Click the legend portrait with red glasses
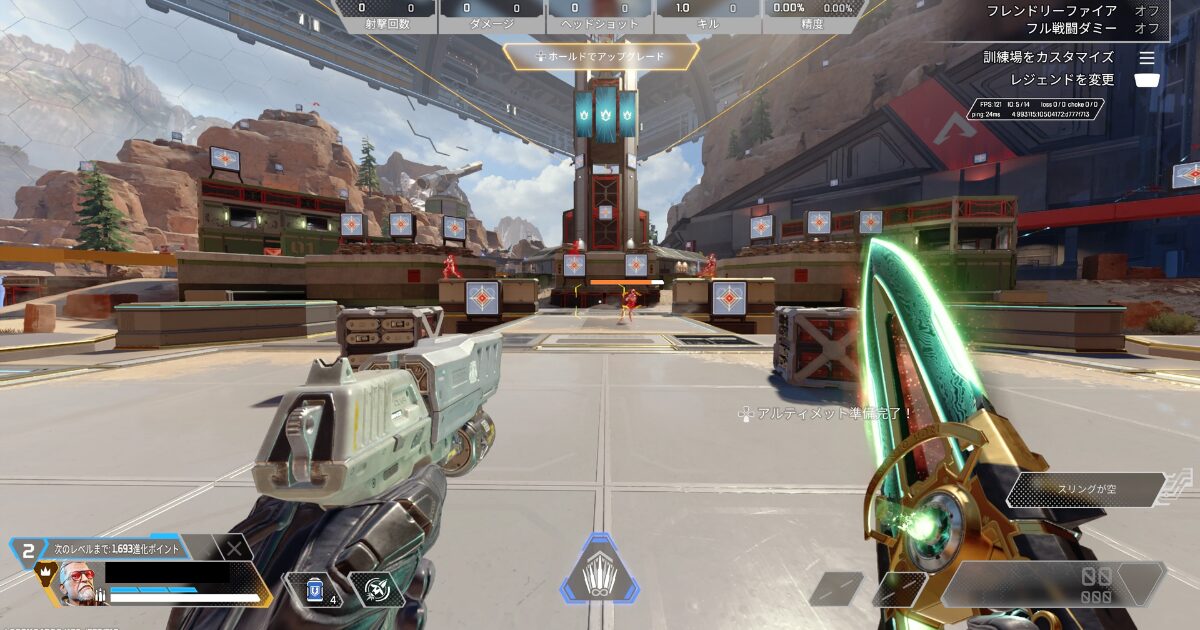Viewport: 1200px width, 630px height. point(76,583)
